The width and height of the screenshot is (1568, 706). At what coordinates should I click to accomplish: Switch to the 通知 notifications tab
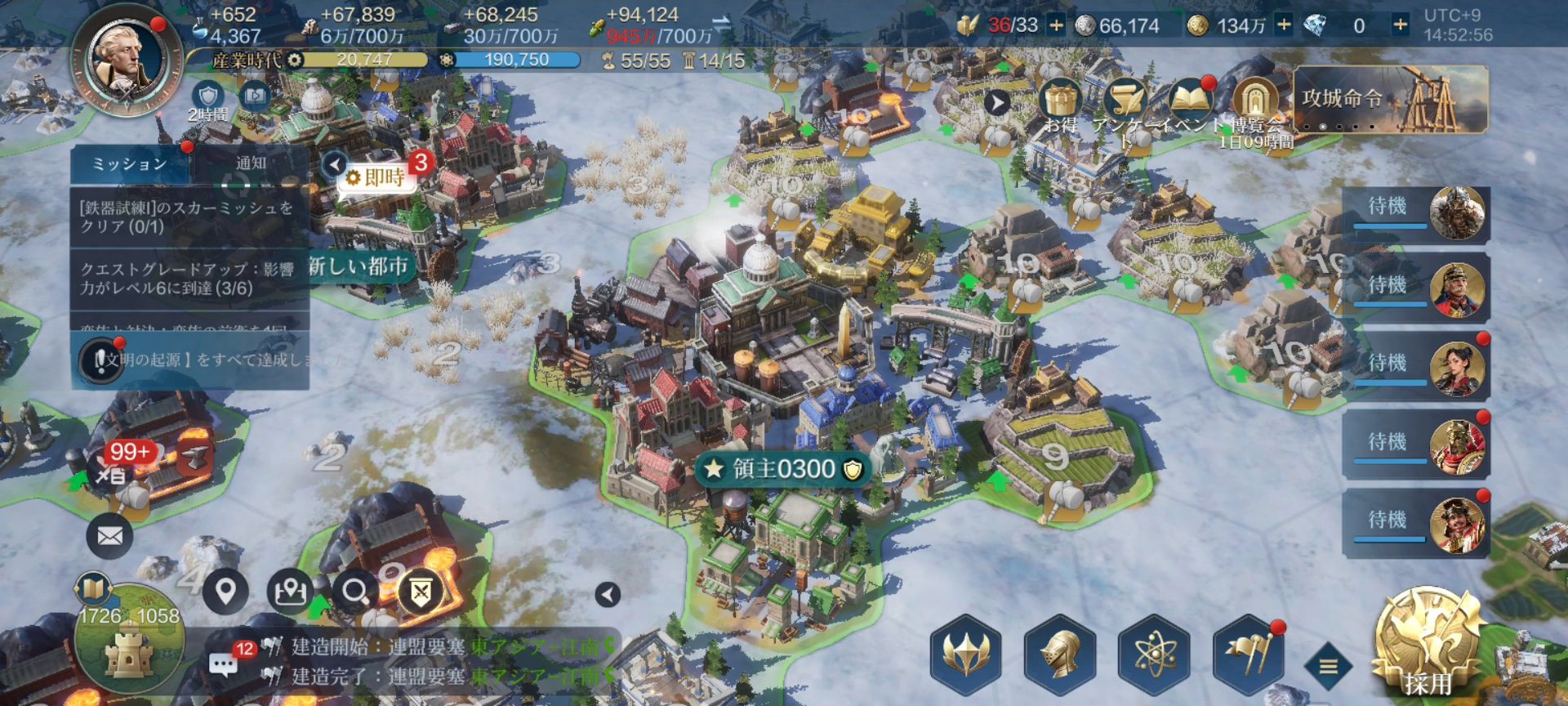251,163
